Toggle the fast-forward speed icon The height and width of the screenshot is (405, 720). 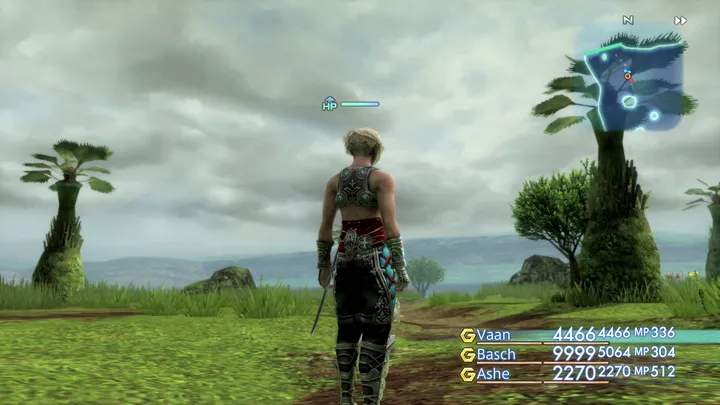681,20
